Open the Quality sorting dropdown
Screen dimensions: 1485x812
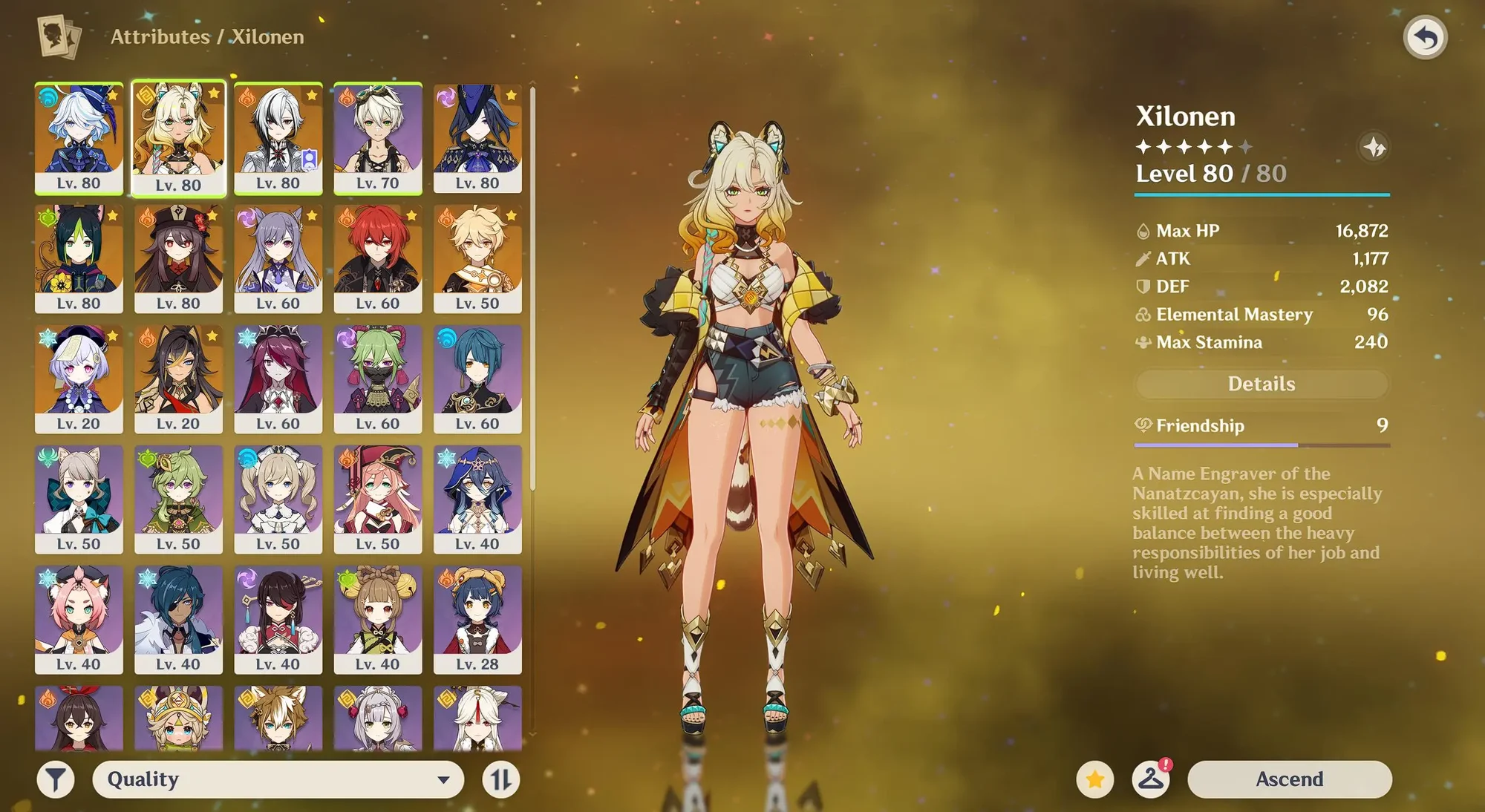pos(278,779)
